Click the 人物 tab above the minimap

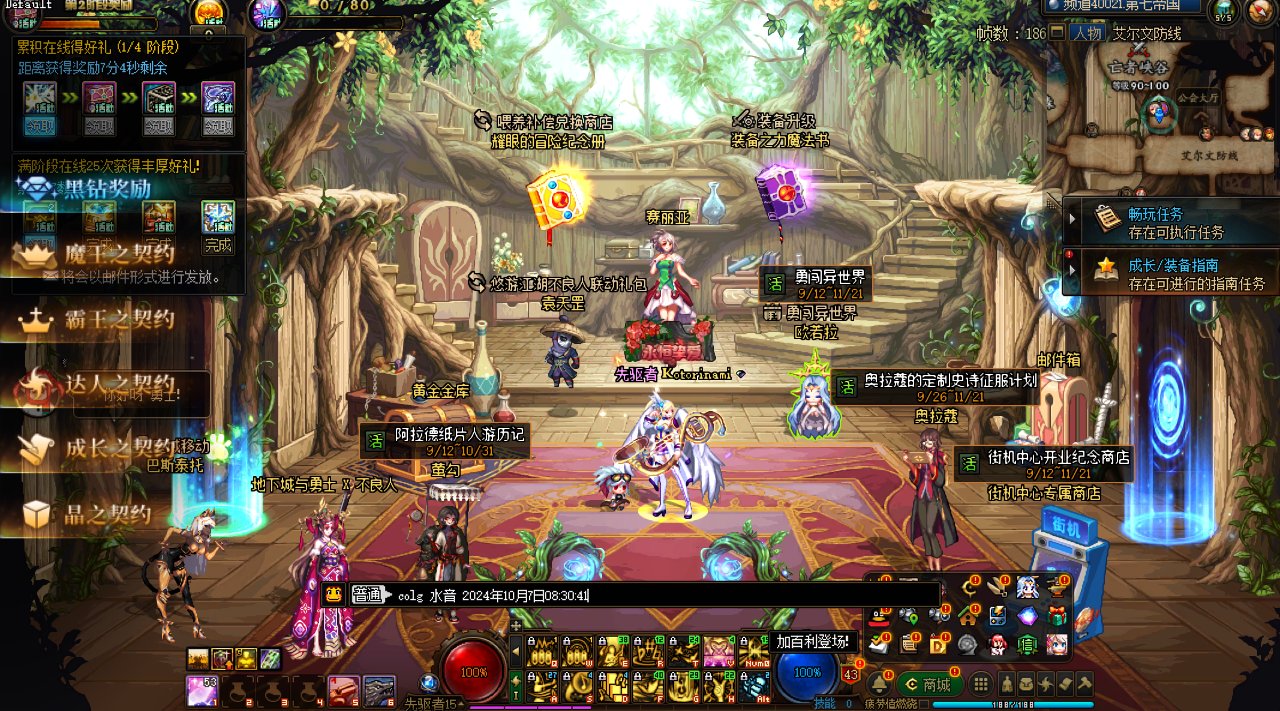(1088, 33)
